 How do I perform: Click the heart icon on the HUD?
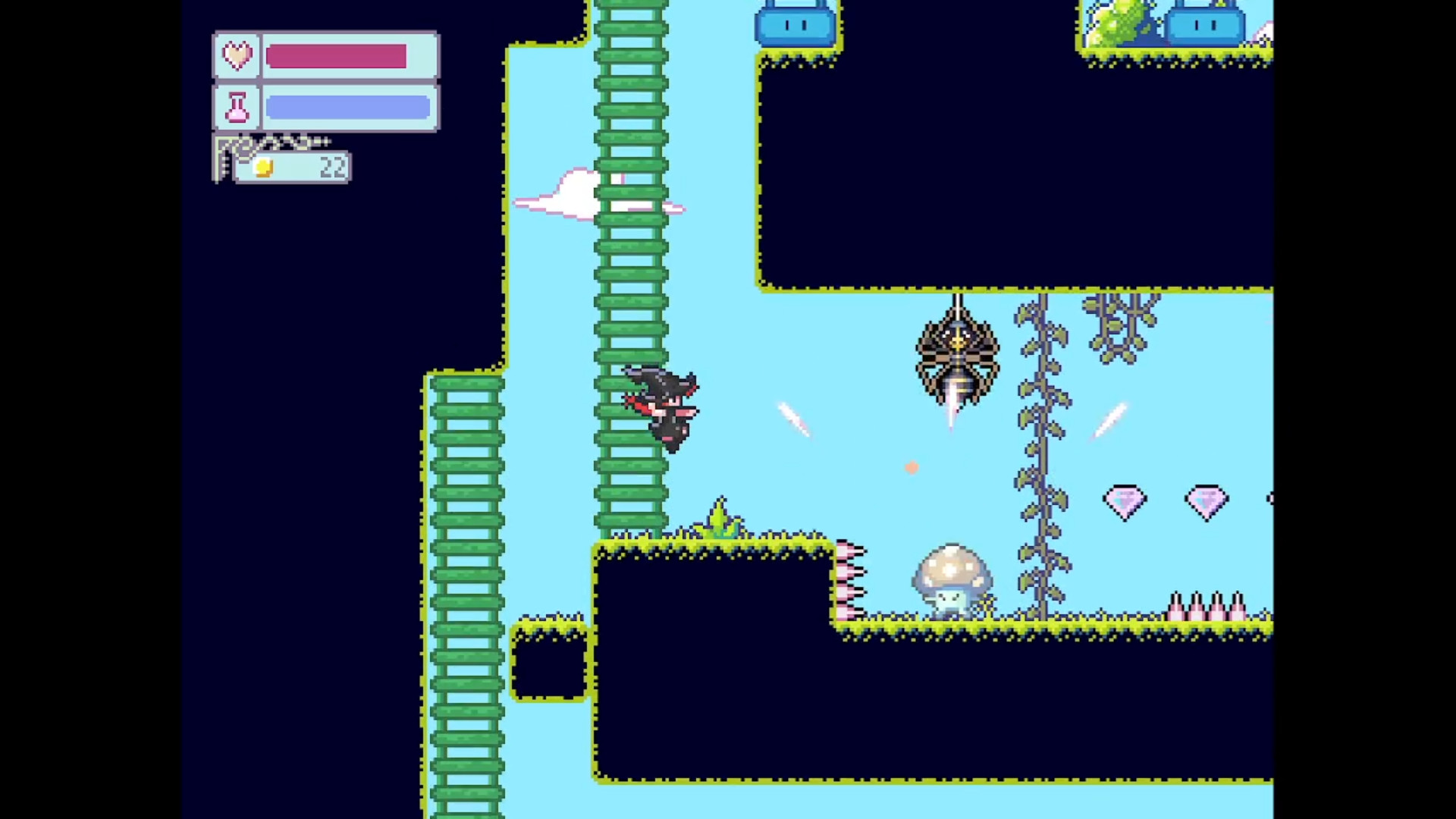[237, 55]
